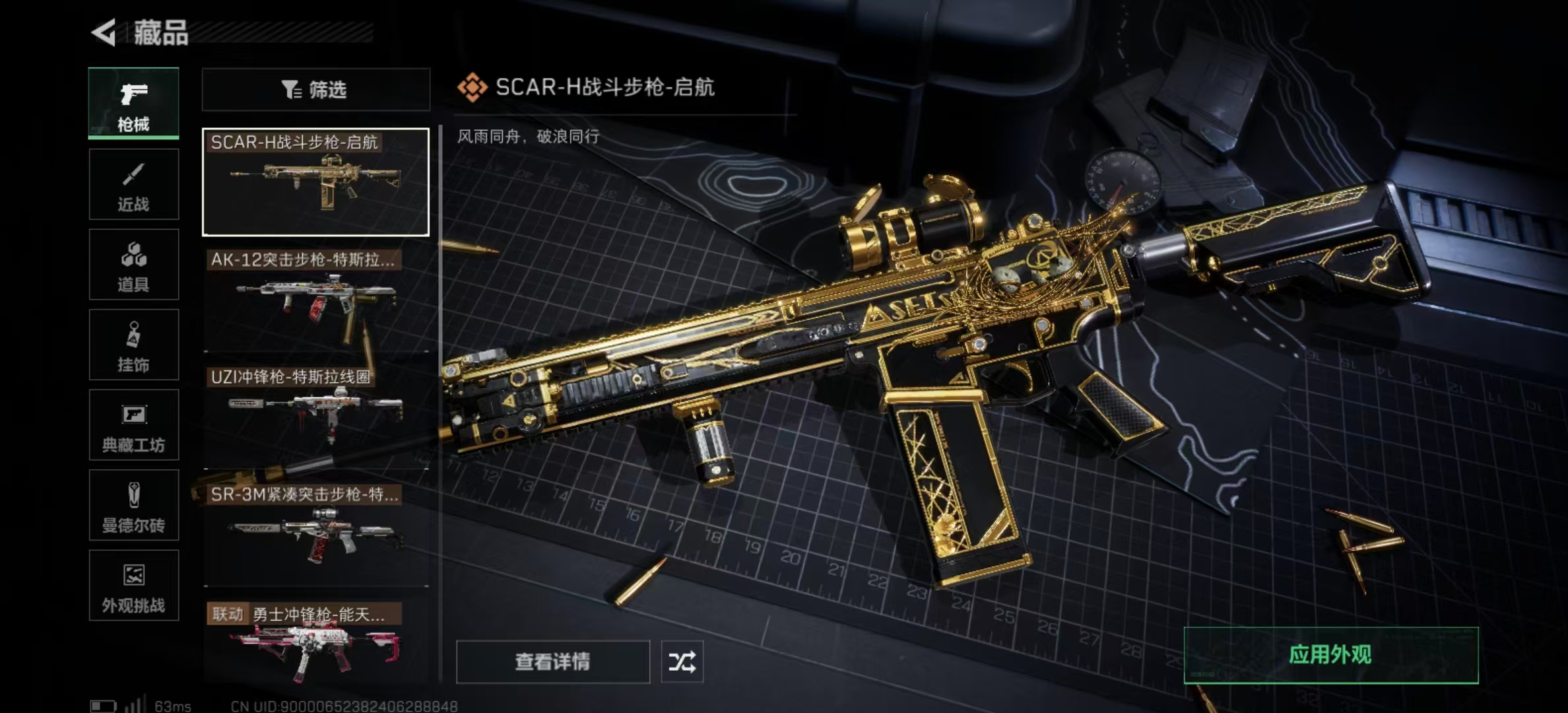This screenshot has height=713, width=1568.
Task: Switch to the 枪械 firearms tab
Action: tap(133, 104)
